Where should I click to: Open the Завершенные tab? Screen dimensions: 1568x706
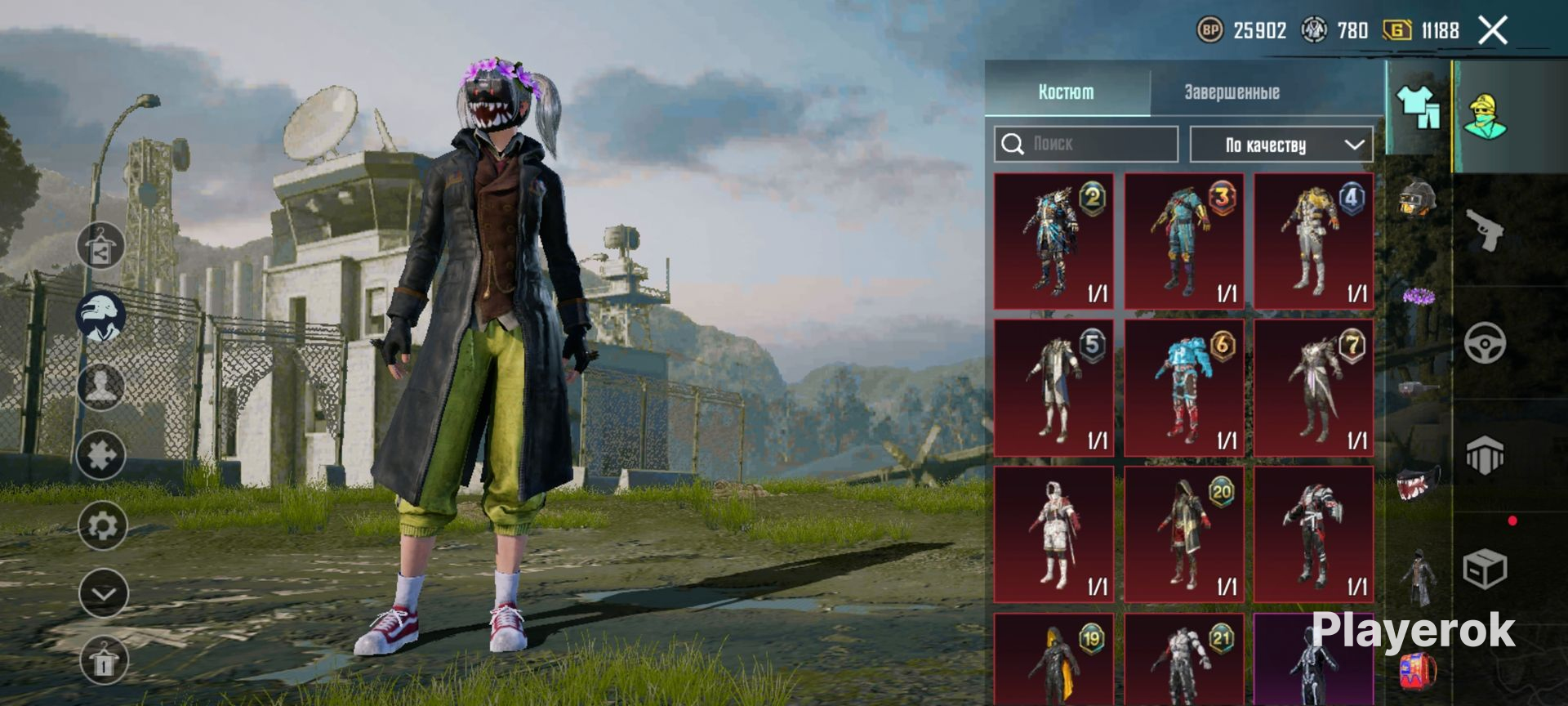click(x=1232, y=92)
